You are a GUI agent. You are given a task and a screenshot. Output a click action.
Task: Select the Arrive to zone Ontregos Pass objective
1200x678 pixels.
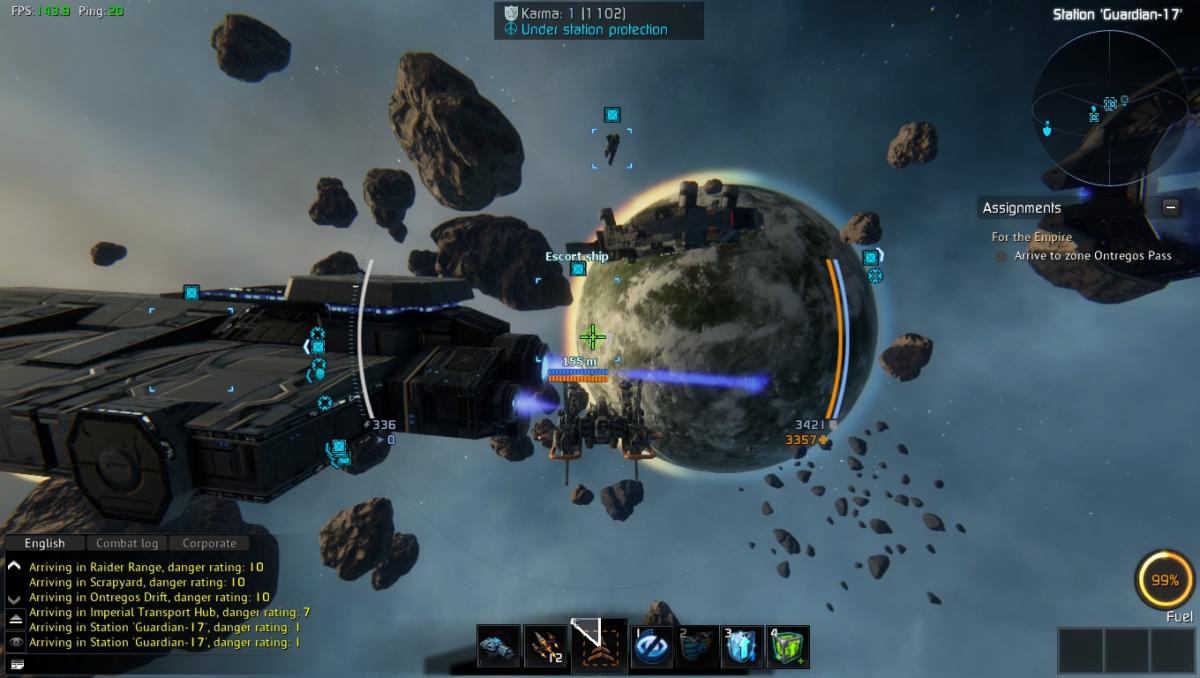tap(1090, 256)
